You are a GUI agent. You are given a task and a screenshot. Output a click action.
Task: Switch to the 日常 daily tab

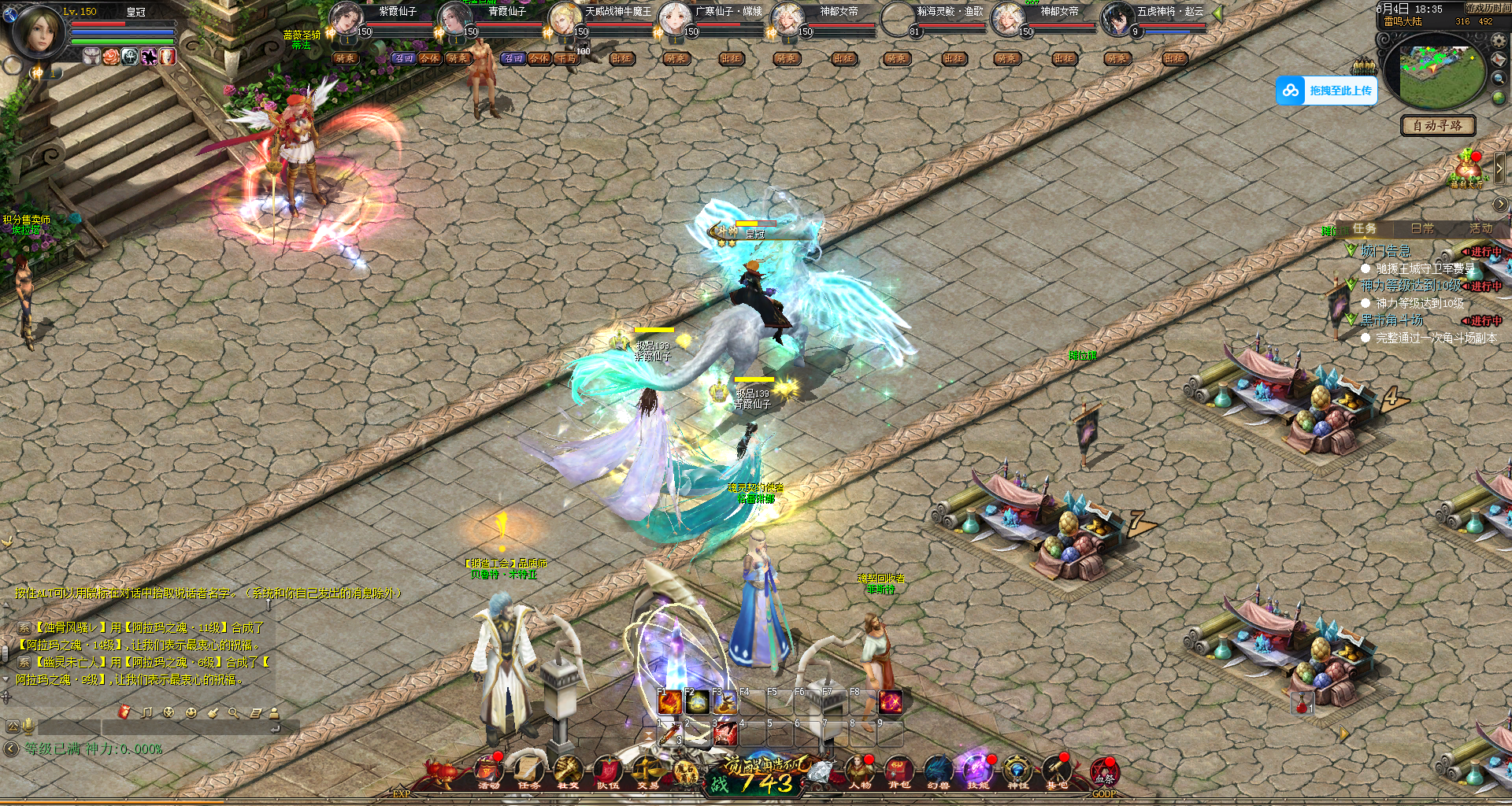pos(1422,228)
